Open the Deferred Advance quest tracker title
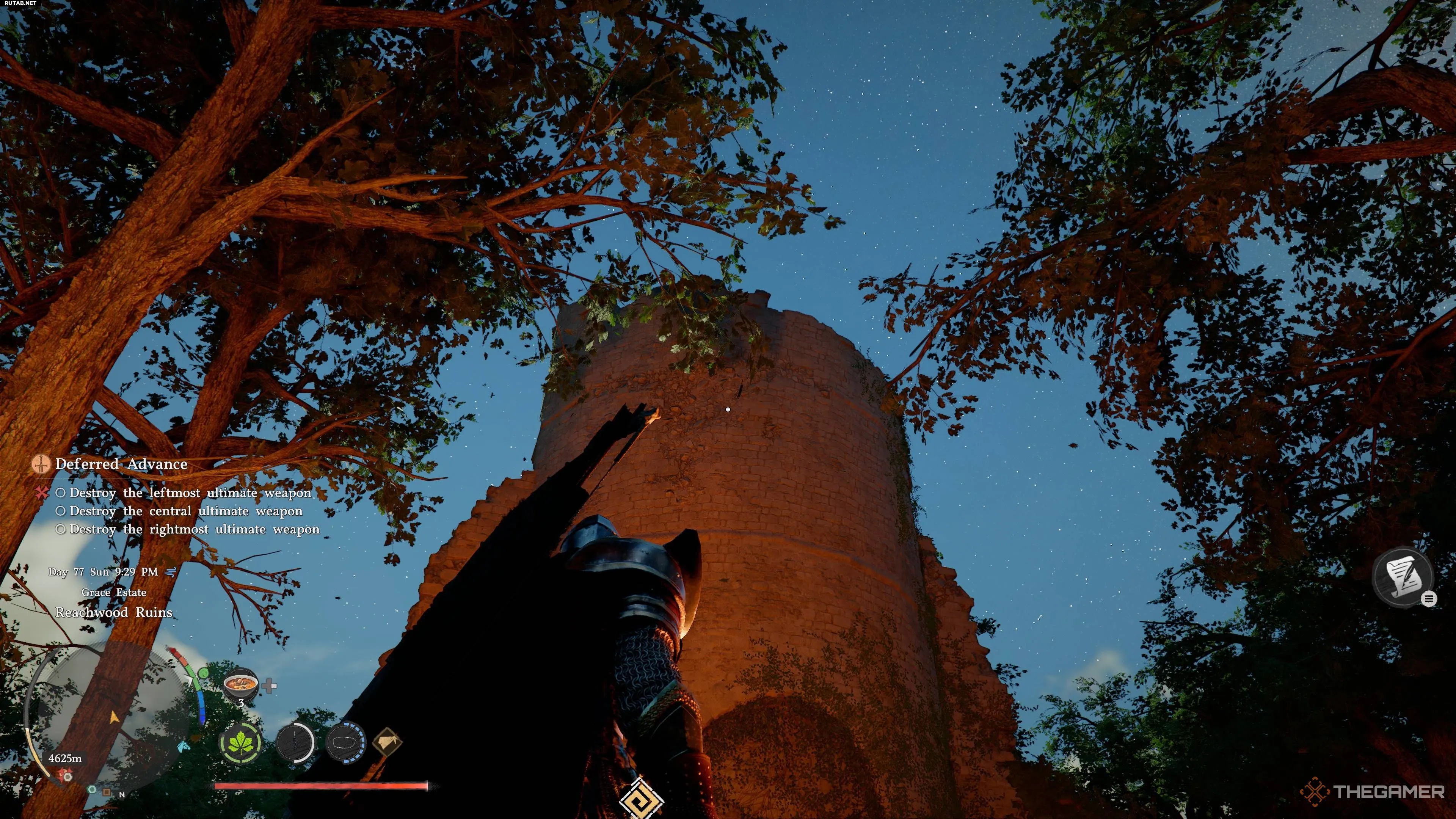The width and height of the screenshot is (1456, 819). coord(121,464)
